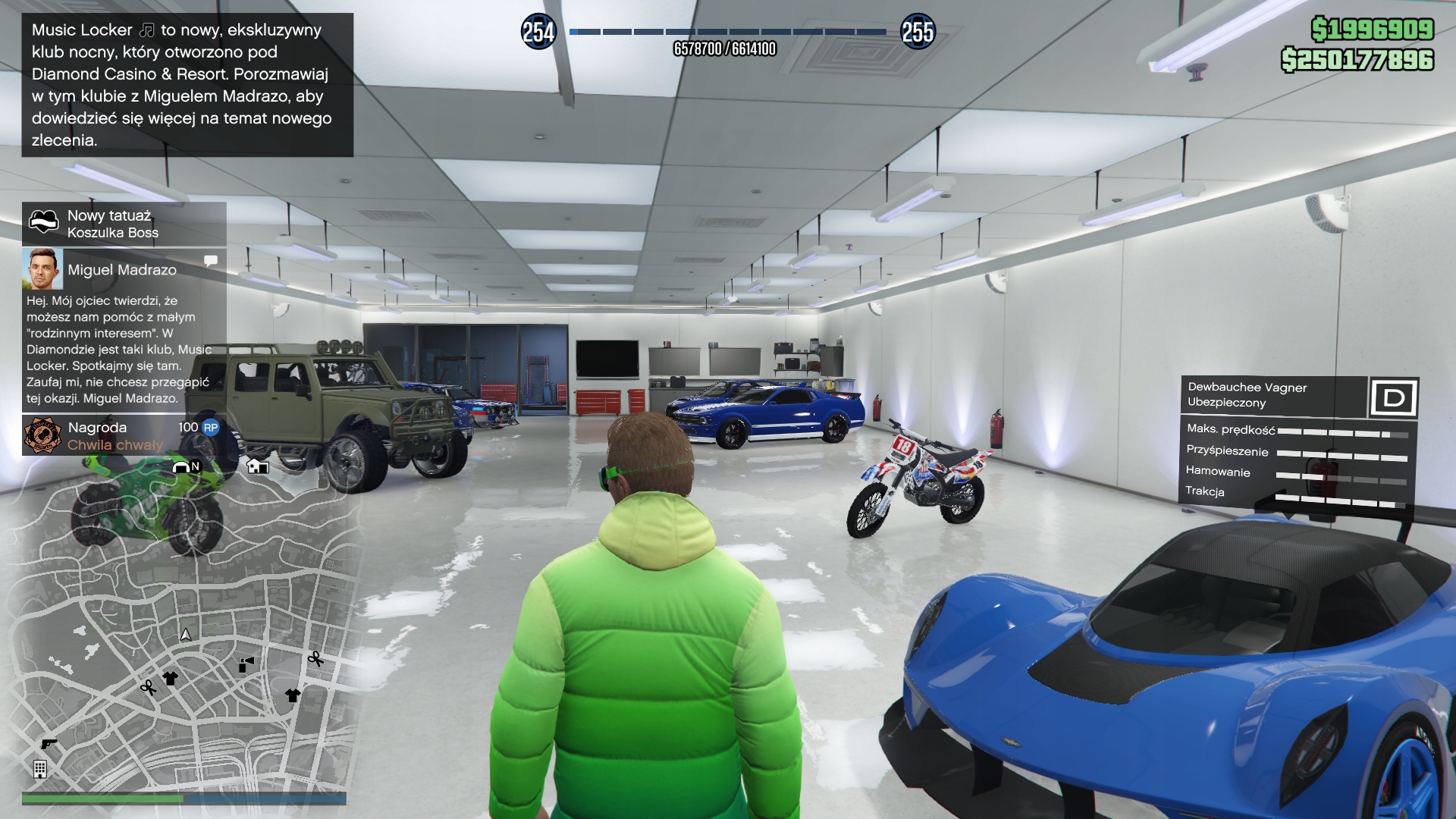Click the north N indicator on the minimap
The image size is (1456, 819).
(x=195, y=466)
